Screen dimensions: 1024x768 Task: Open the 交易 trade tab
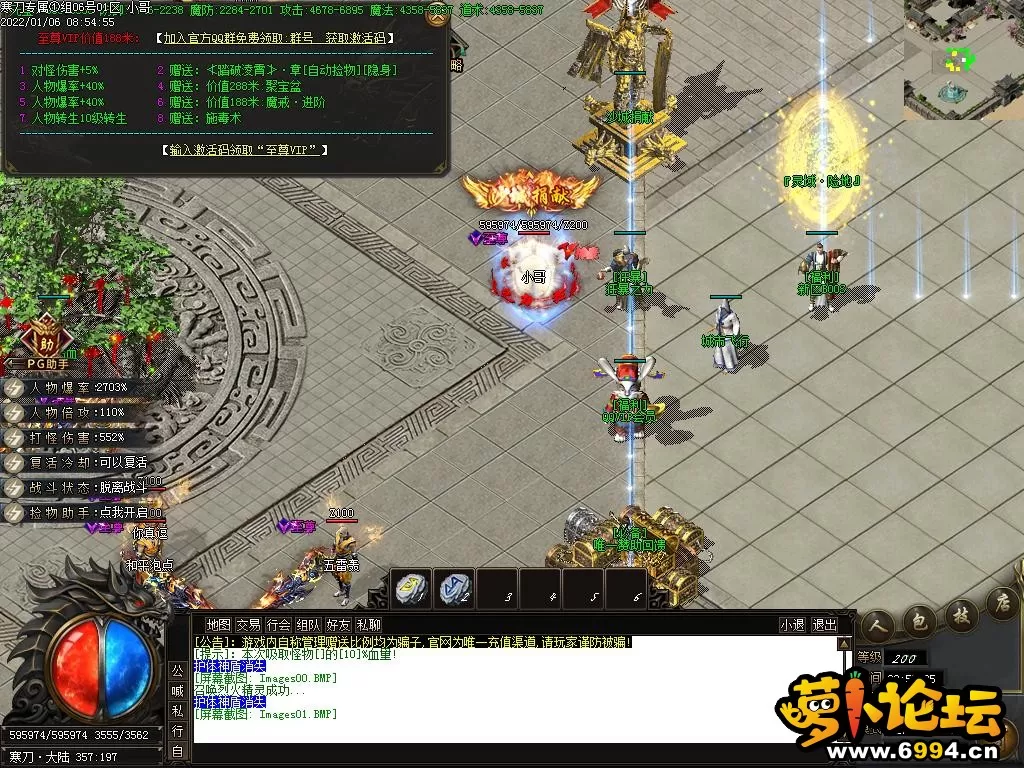point(248,625)
